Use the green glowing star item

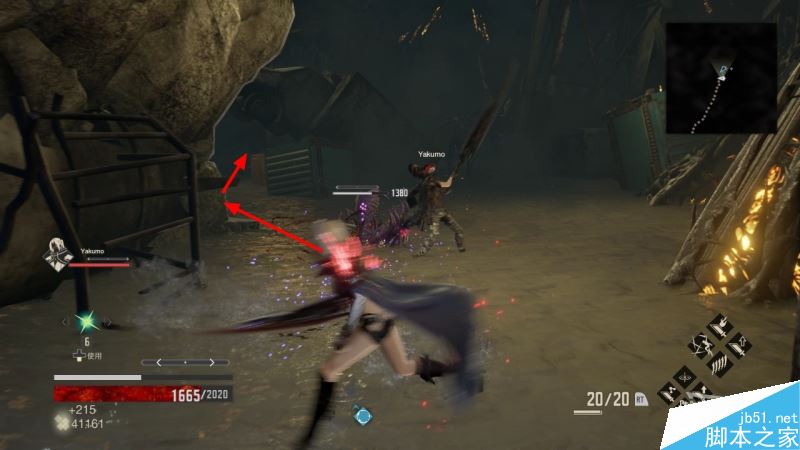(85, 322)
